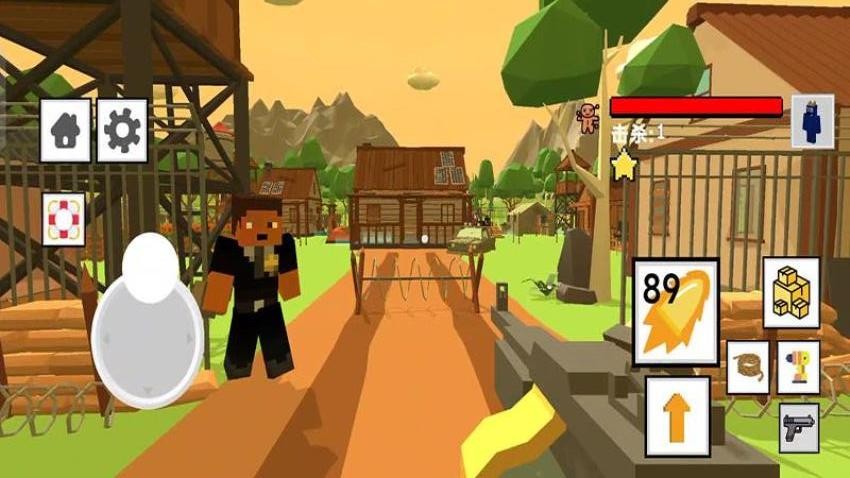850x478 pixels.
Task: Open the gear settings menu
Action: (x=122, y=130)
